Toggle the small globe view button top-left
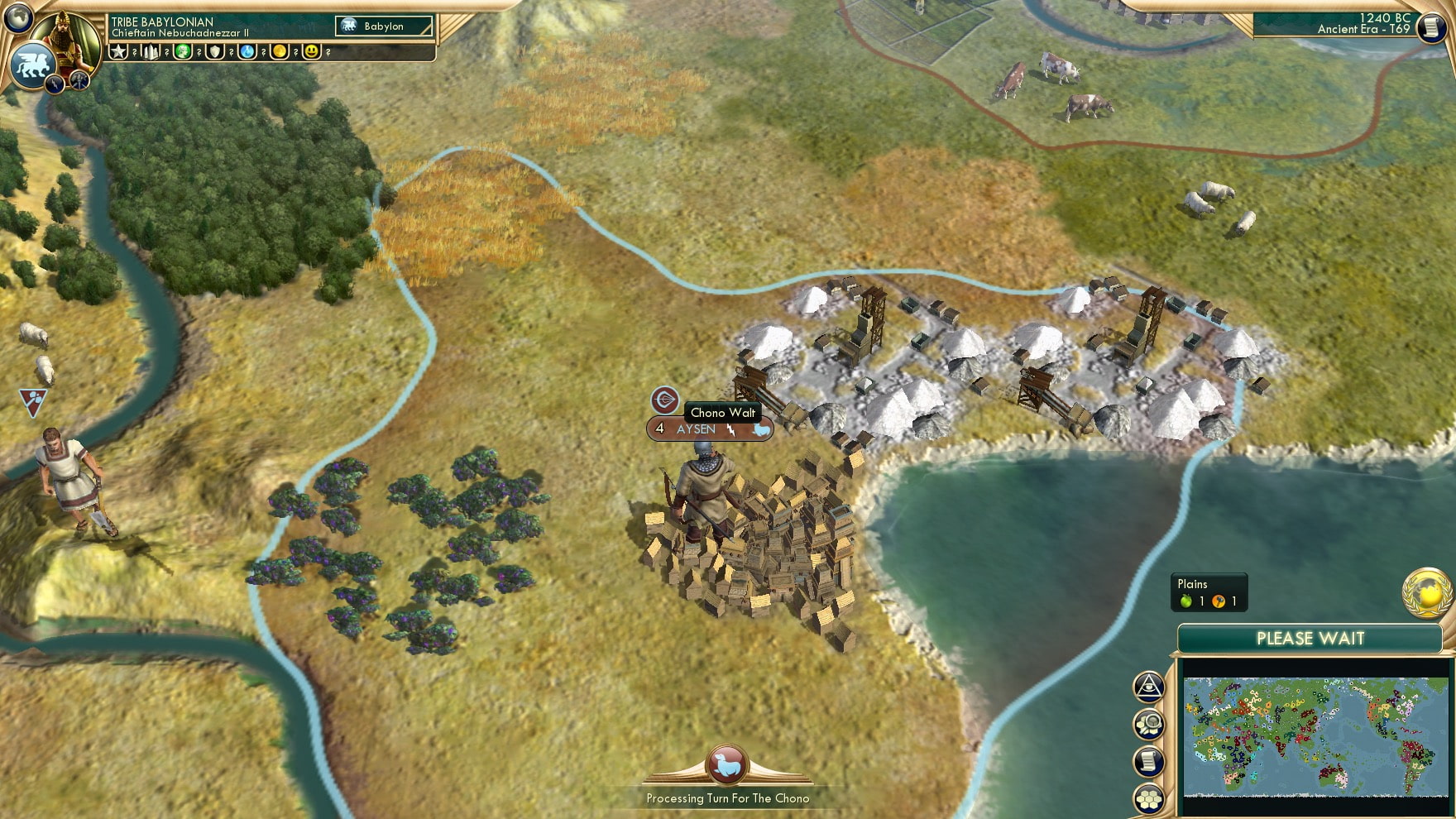Image resolution: width=1456 pixels, height=819 pixels. [x=18, y=18]
